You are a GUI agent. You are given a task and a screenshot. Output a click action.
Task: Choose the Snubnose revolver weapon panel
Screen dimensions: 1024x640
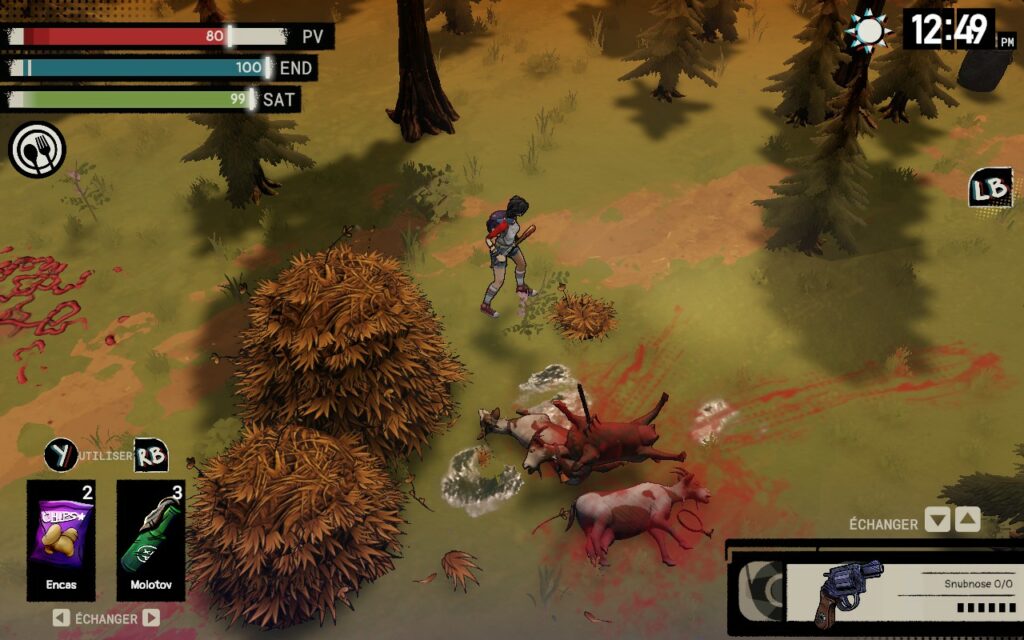coord(873,592)
